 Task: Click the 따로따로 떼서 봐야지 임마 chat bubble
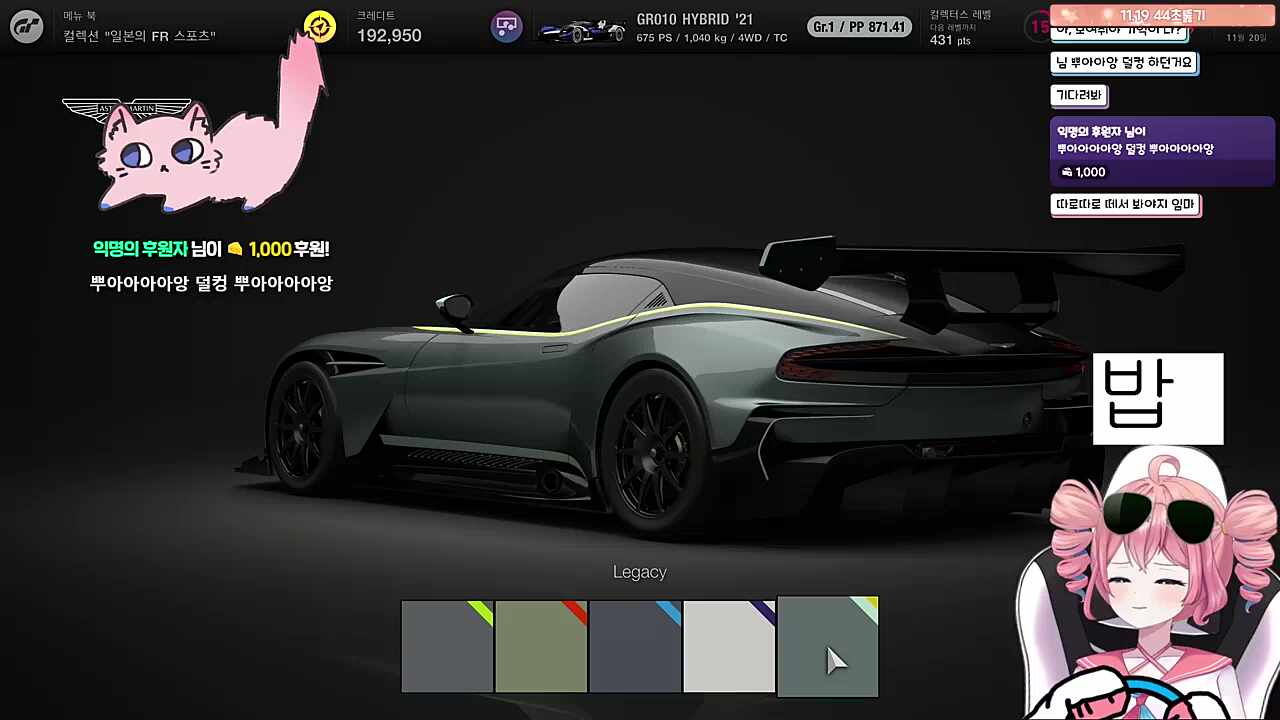tap(1126, 204)
